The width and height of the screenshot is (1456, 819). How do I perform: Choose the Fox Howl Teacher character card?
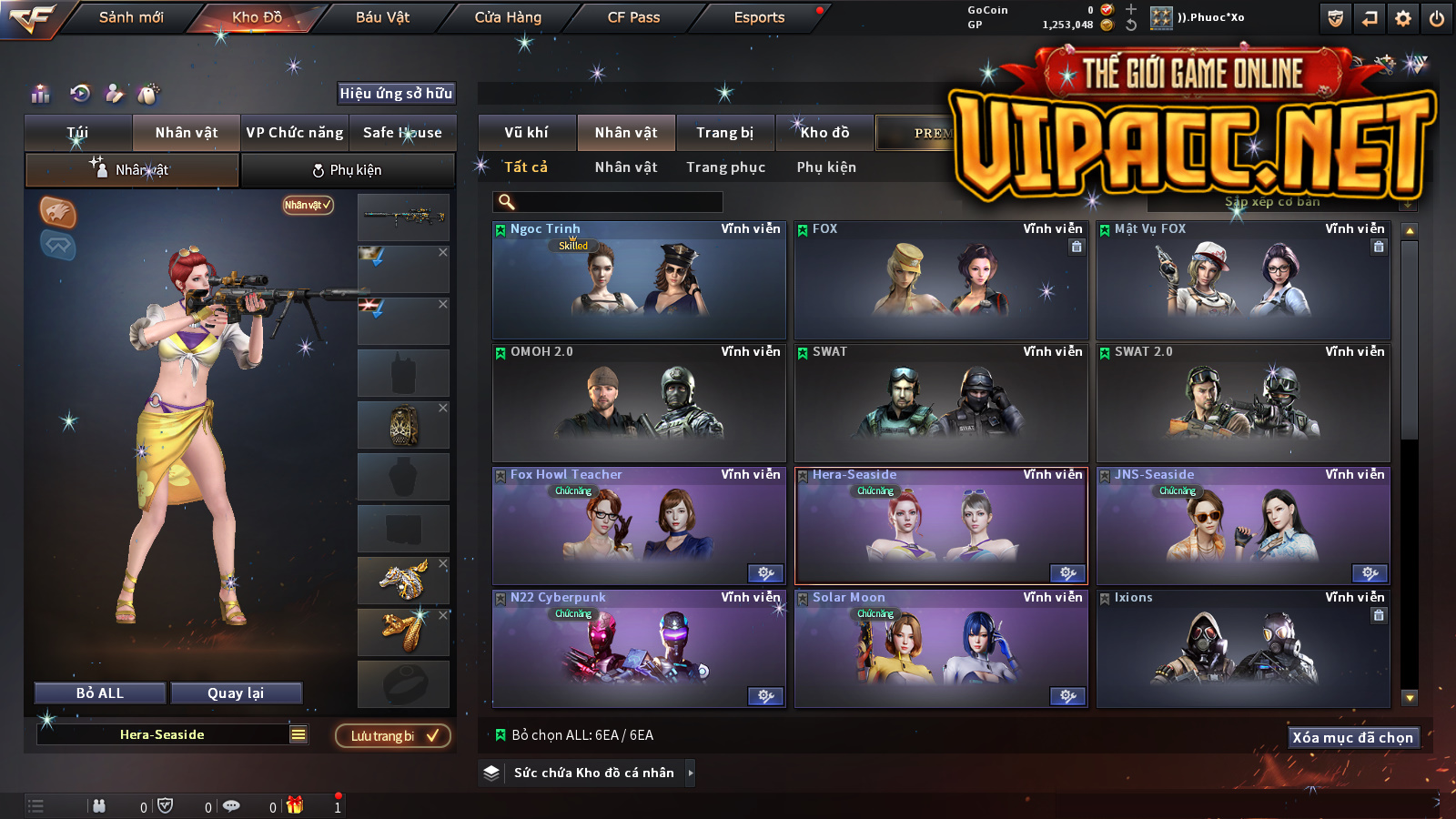pyautogui.click(x=639, y=526)
